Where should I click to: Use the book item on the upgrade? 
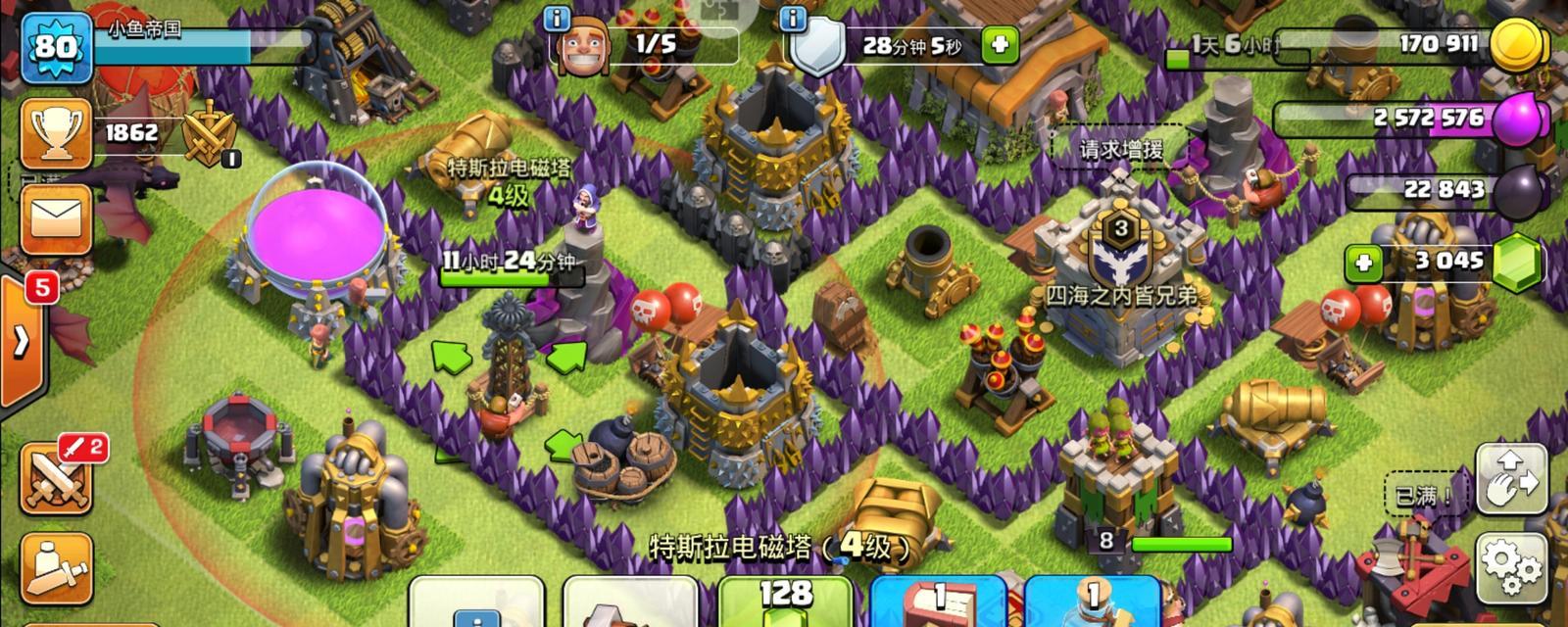[938, 602]
